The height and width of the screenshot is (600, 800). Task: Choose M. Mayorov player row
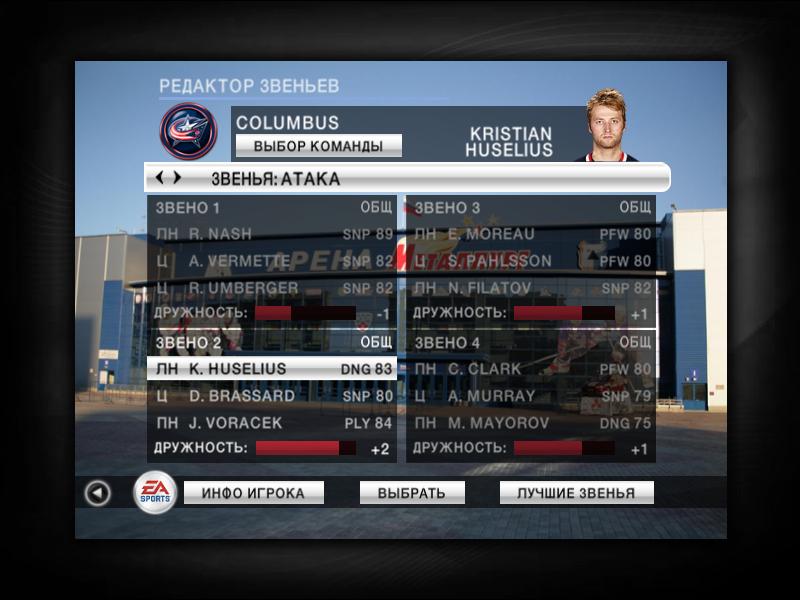coord(531,423)
